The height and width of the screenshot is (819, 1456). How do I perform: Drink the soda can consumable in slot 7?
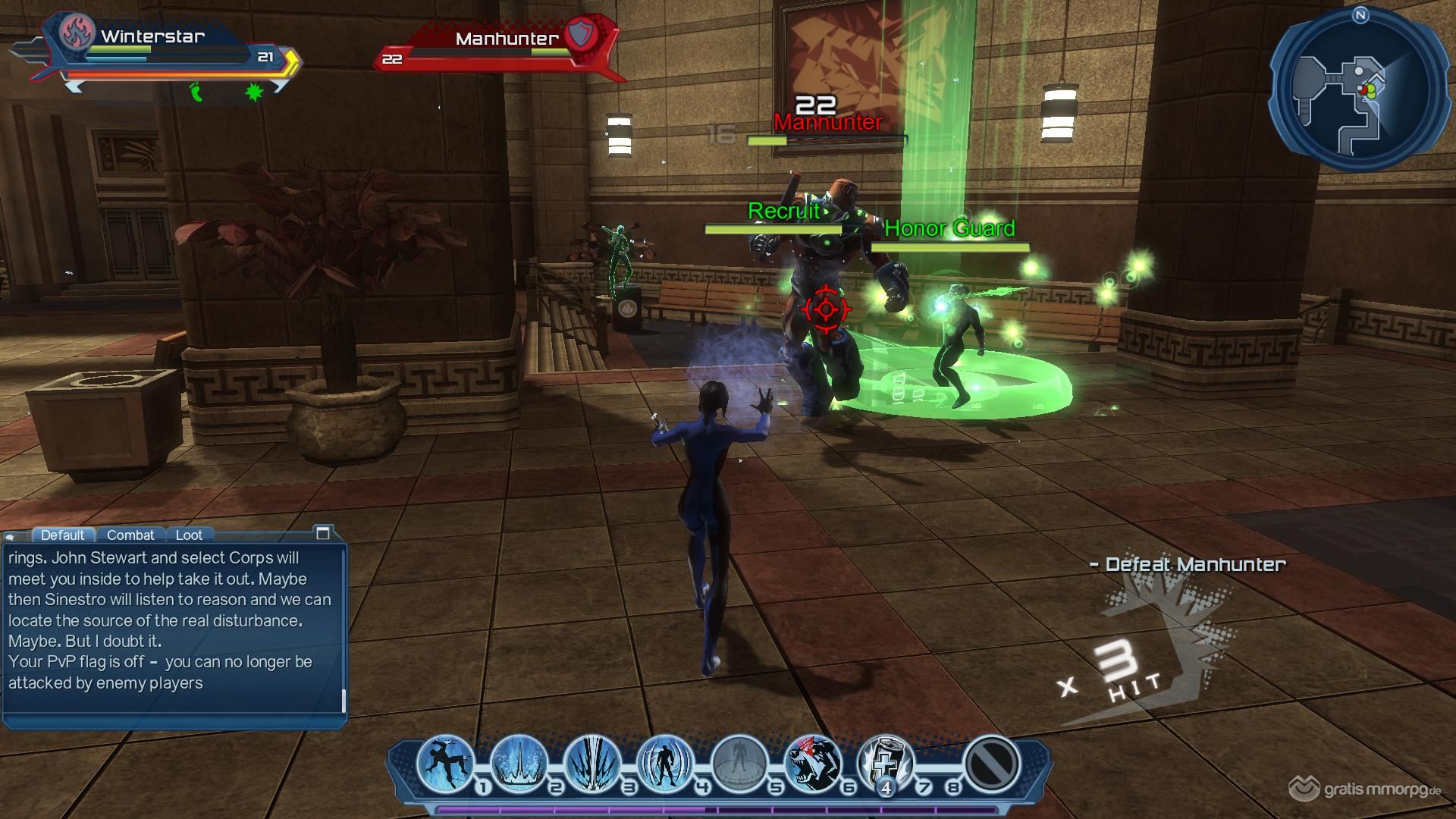click(885, 762)
